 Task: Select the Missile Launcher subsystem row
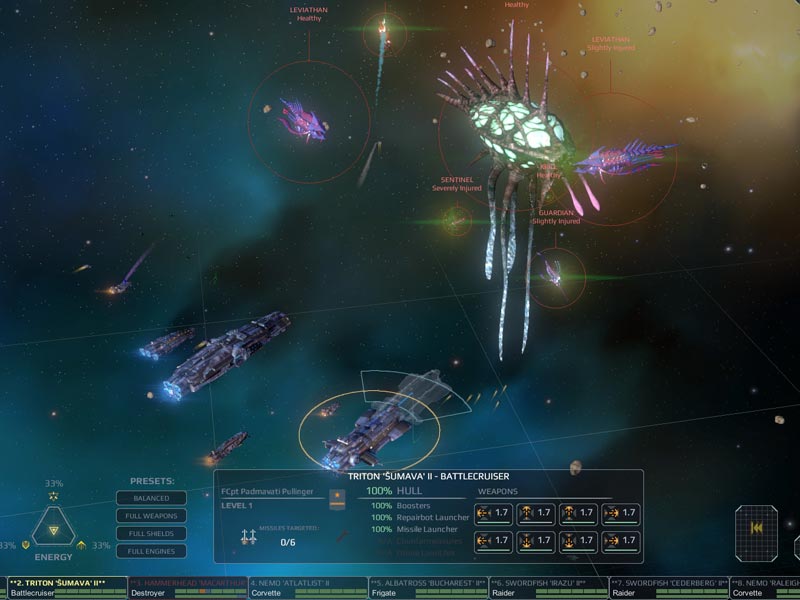point(419,529)
